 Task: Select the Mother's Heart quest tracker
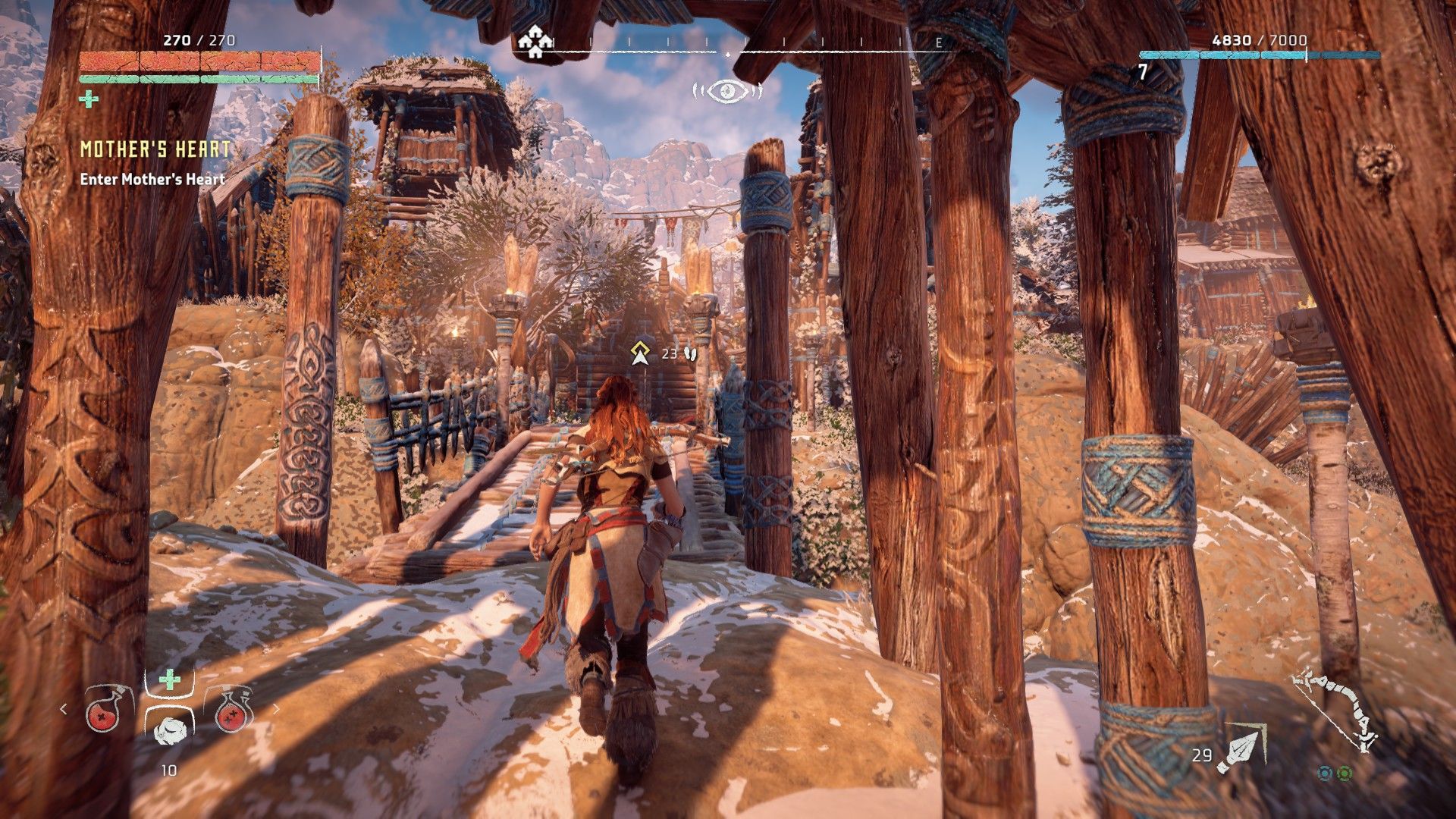click(155, 149)
